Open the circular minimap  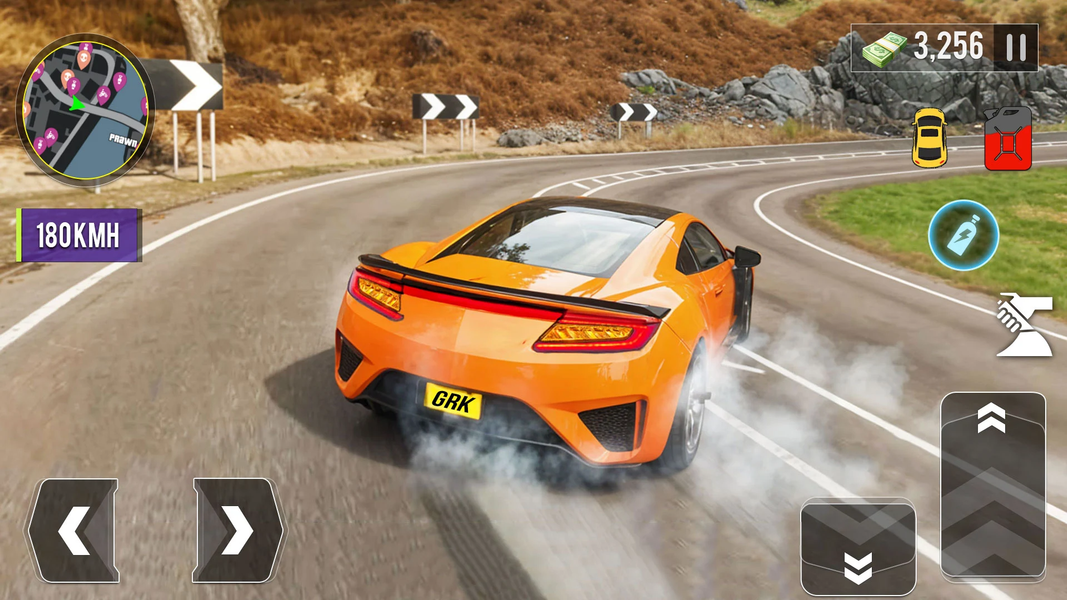coord(83,109)
